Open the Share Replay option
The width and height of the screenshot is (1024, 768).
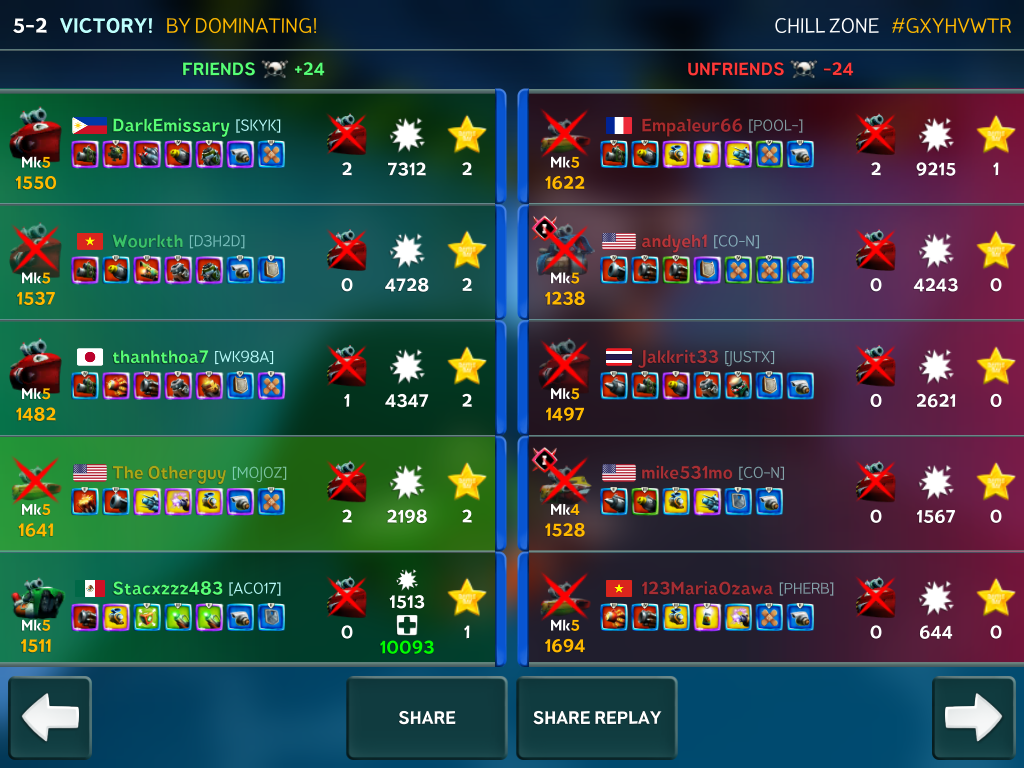[x=597, y=718]
